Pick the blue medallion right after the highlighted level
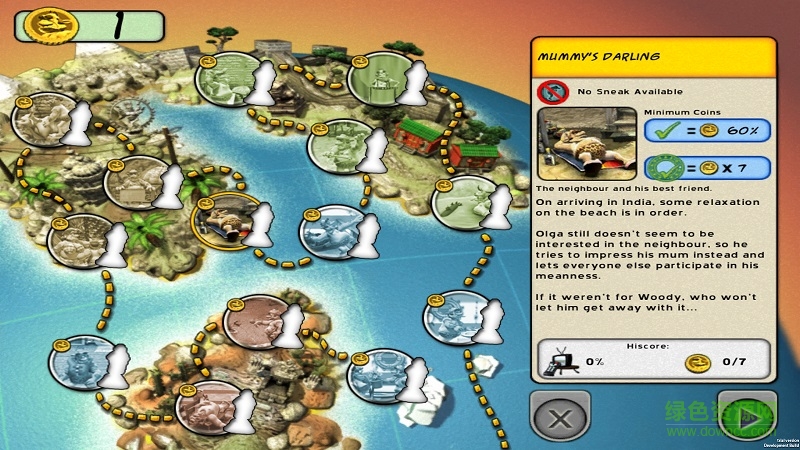The image size is (800, 450). coord(330,231)
